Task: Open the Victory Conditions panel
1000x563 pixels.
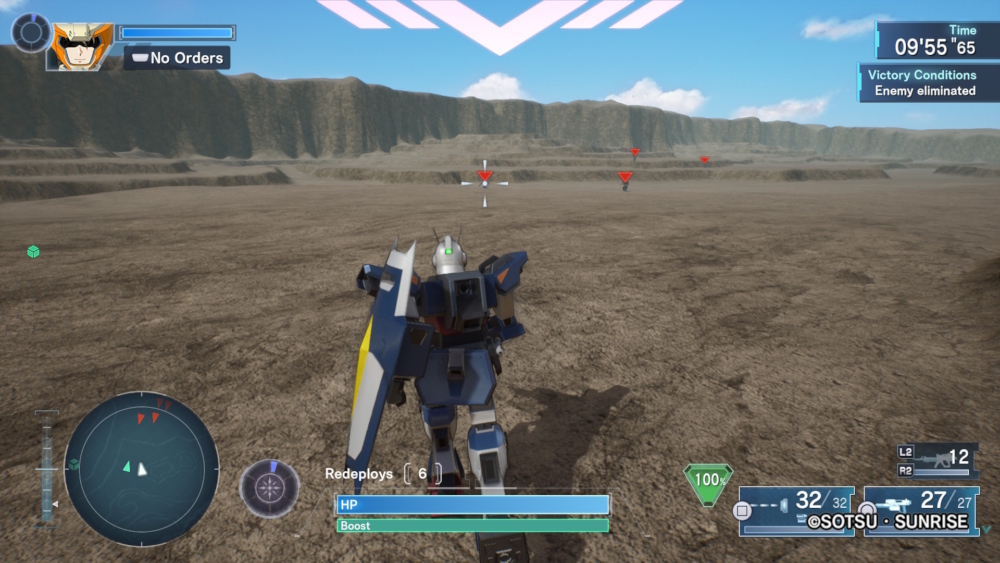Action: [x=920, y=82]
